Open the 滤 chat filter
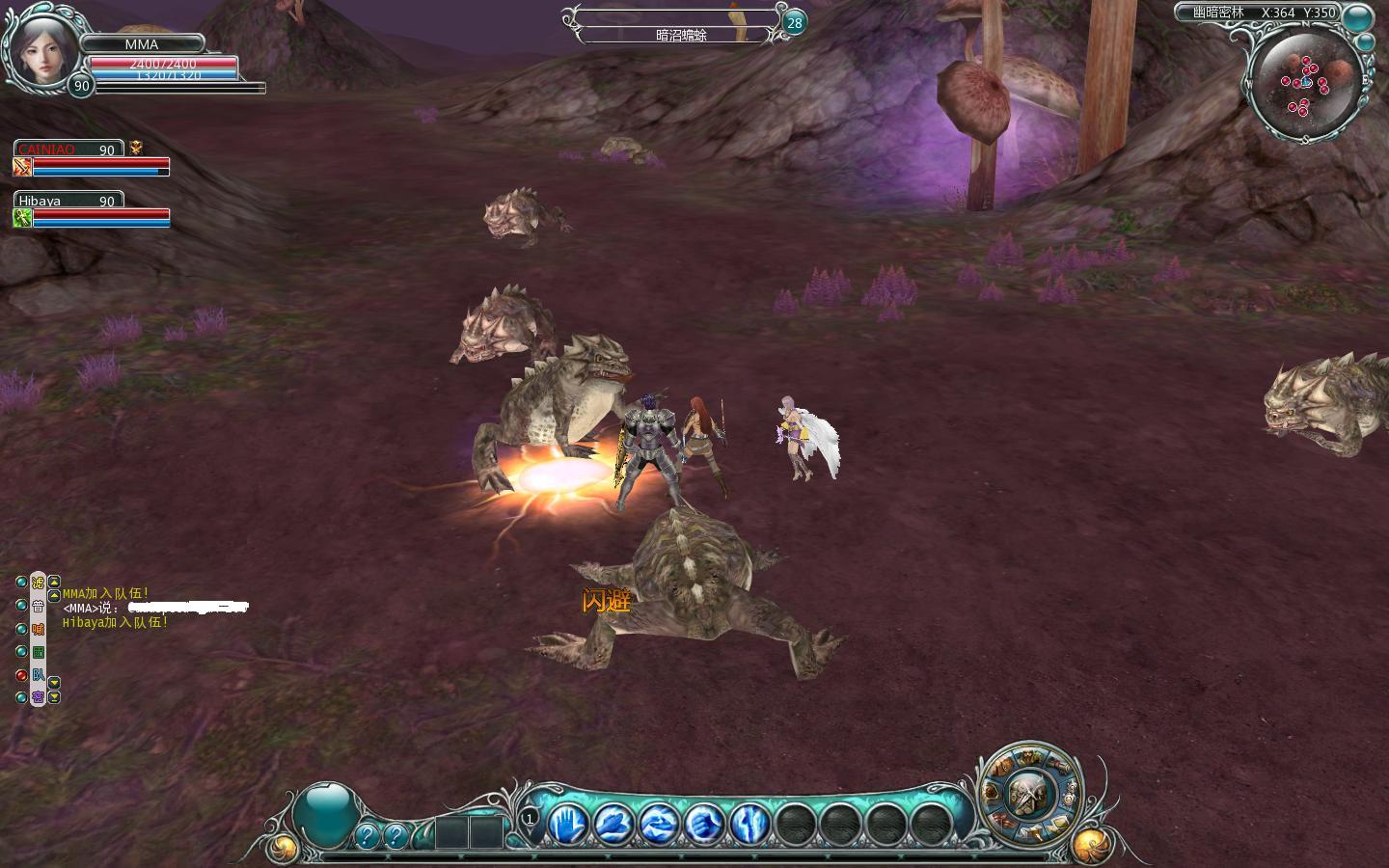Viewport: 1389px width, 868px height. 39,583
